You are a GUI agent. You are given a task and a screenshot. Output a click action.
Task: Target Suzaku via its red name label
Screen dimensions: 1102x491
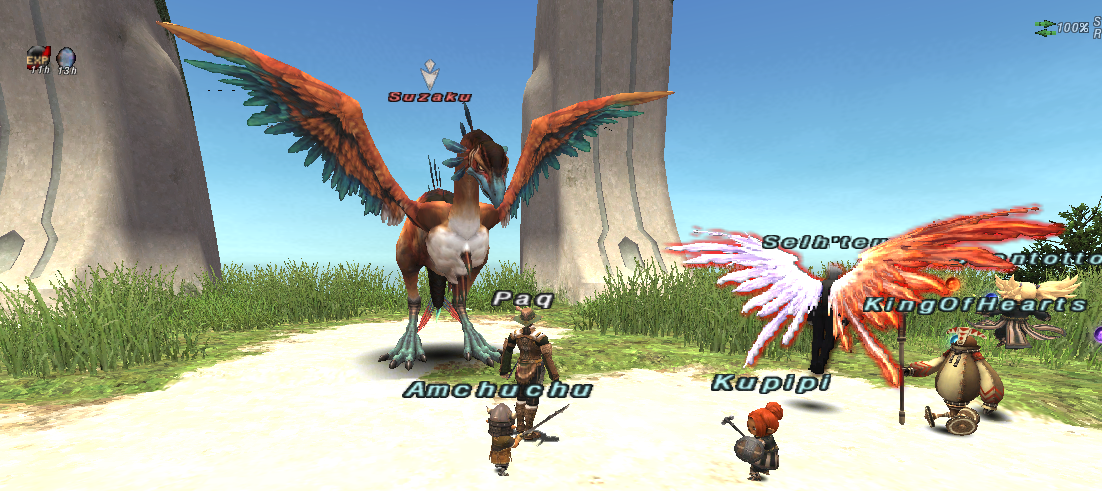(430, 97)
